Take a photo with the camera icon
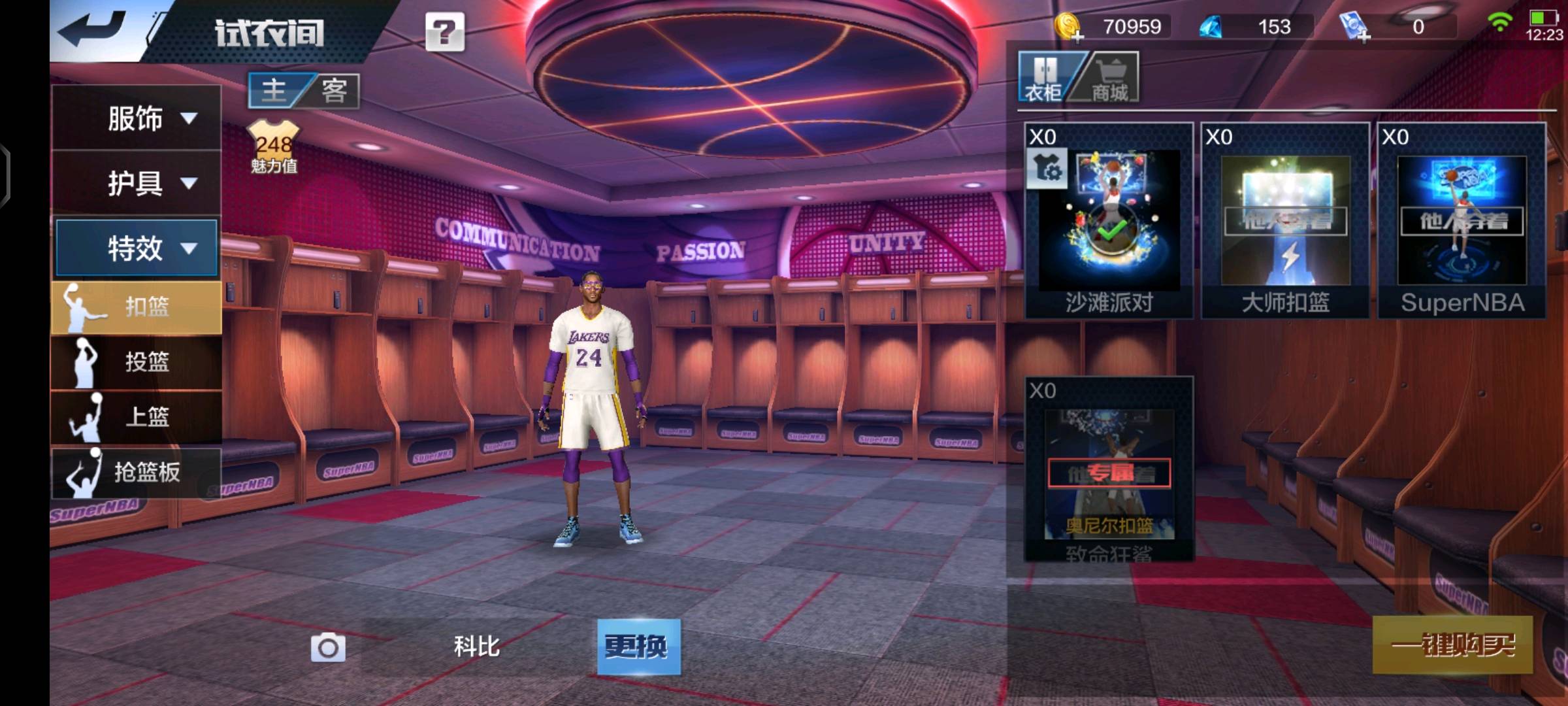 (x=328, y=647)
